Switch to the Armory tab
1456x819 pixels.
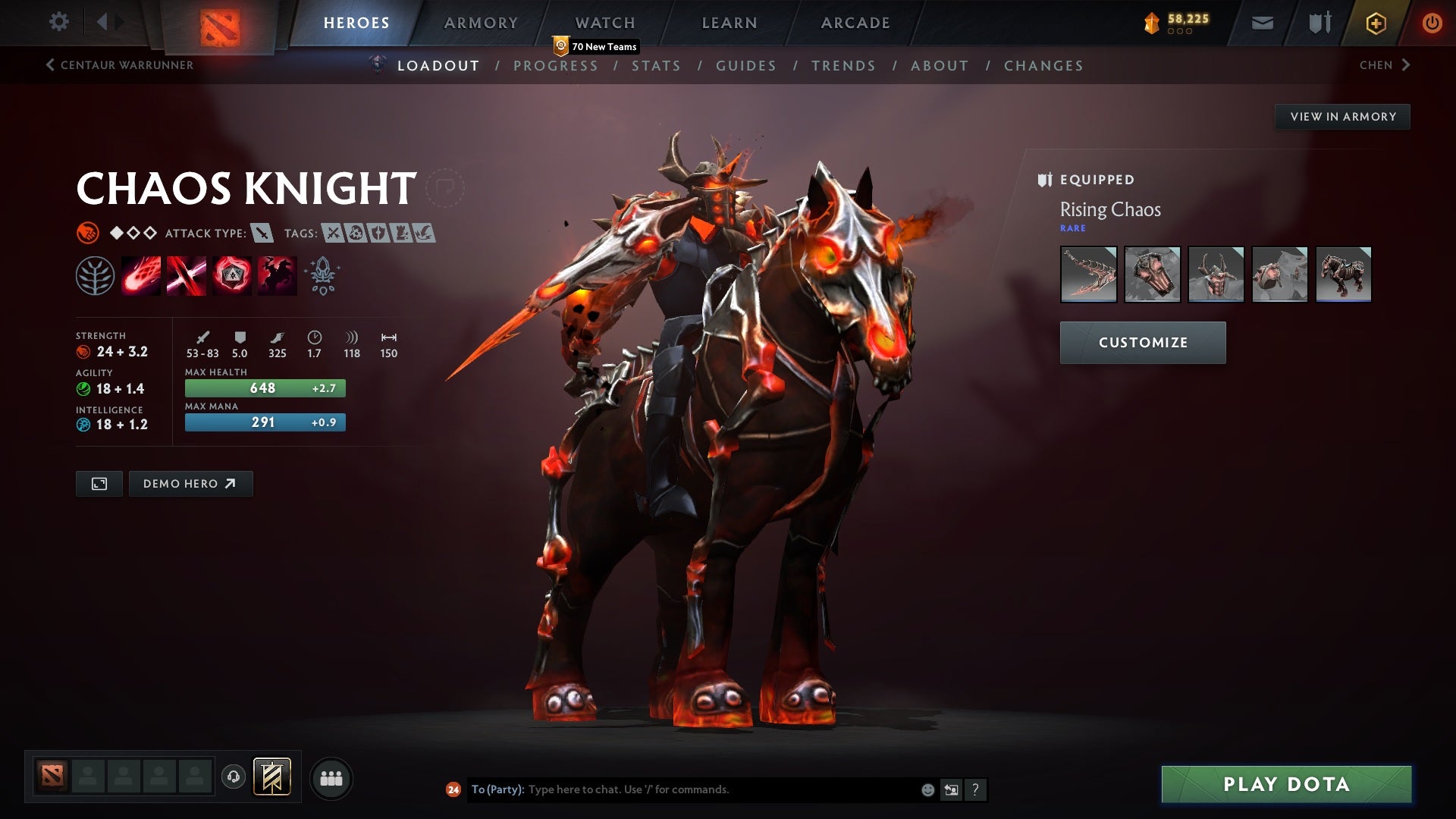point(481,23)
